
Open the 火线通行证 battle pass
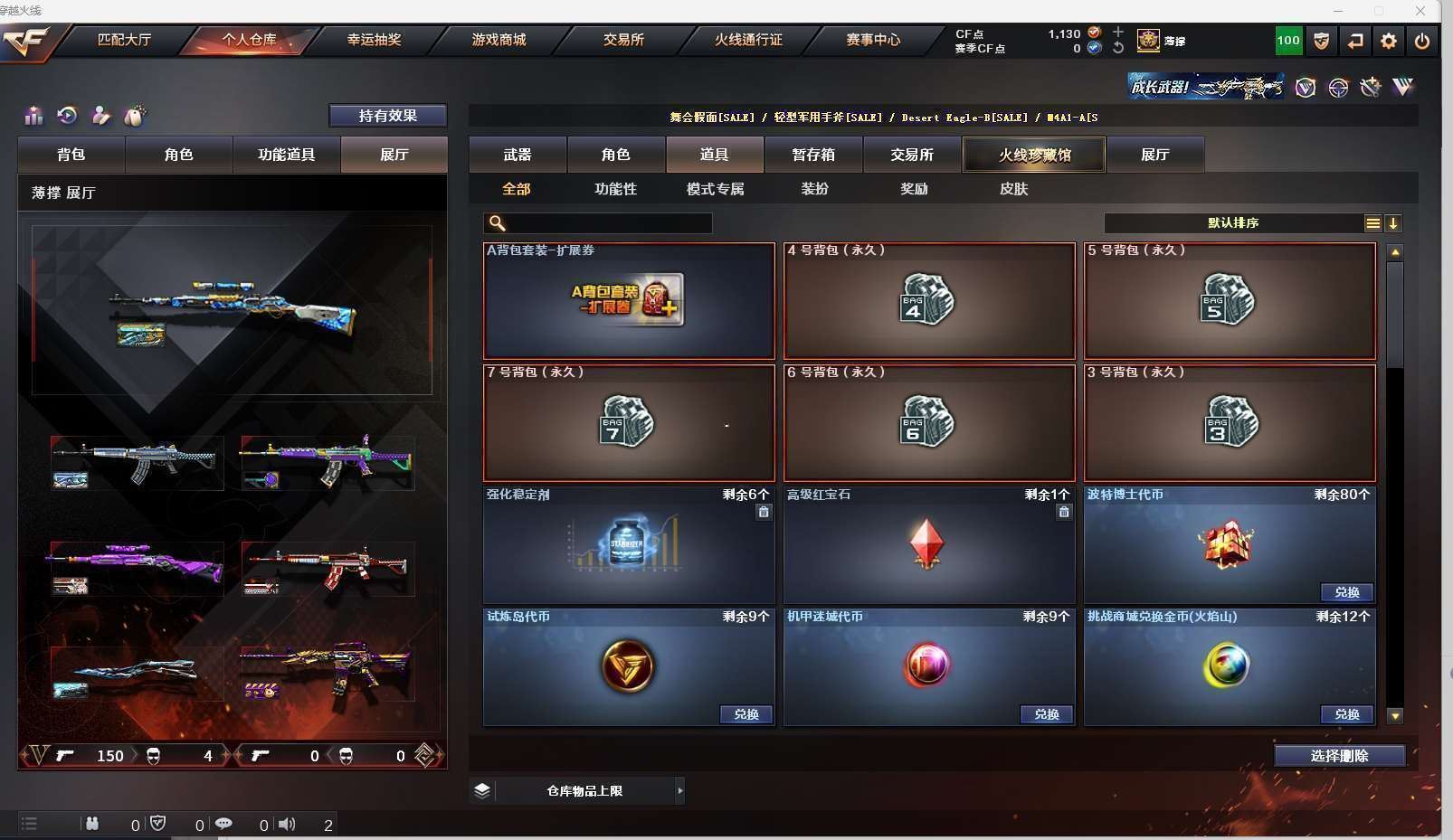(x=748, y=40)
